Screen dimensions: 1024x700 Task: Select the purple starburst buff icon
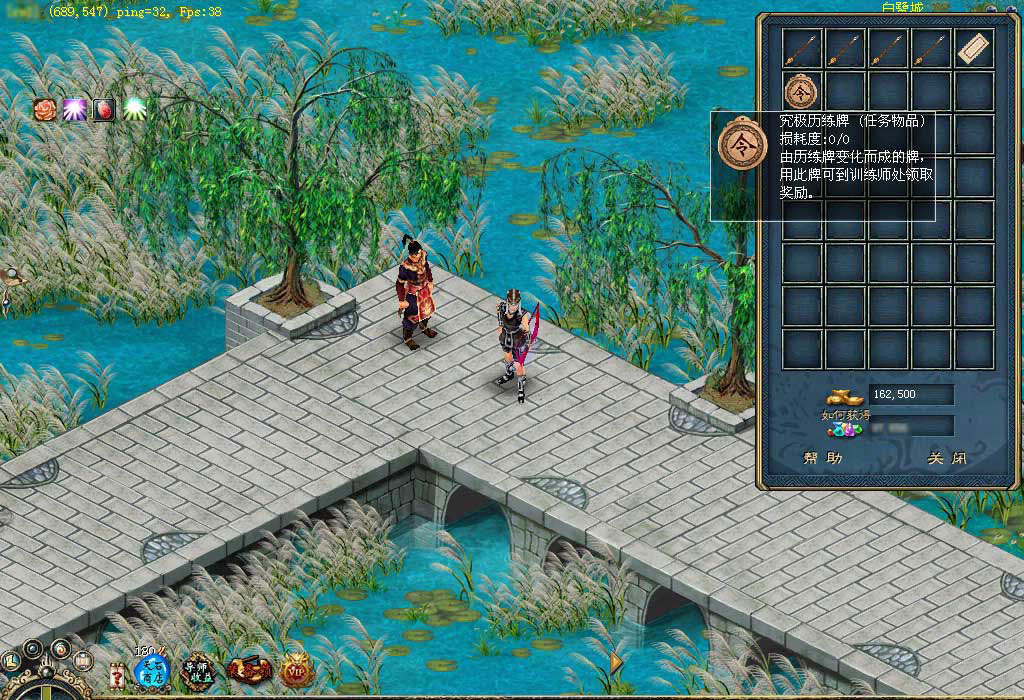pos(74,109)
